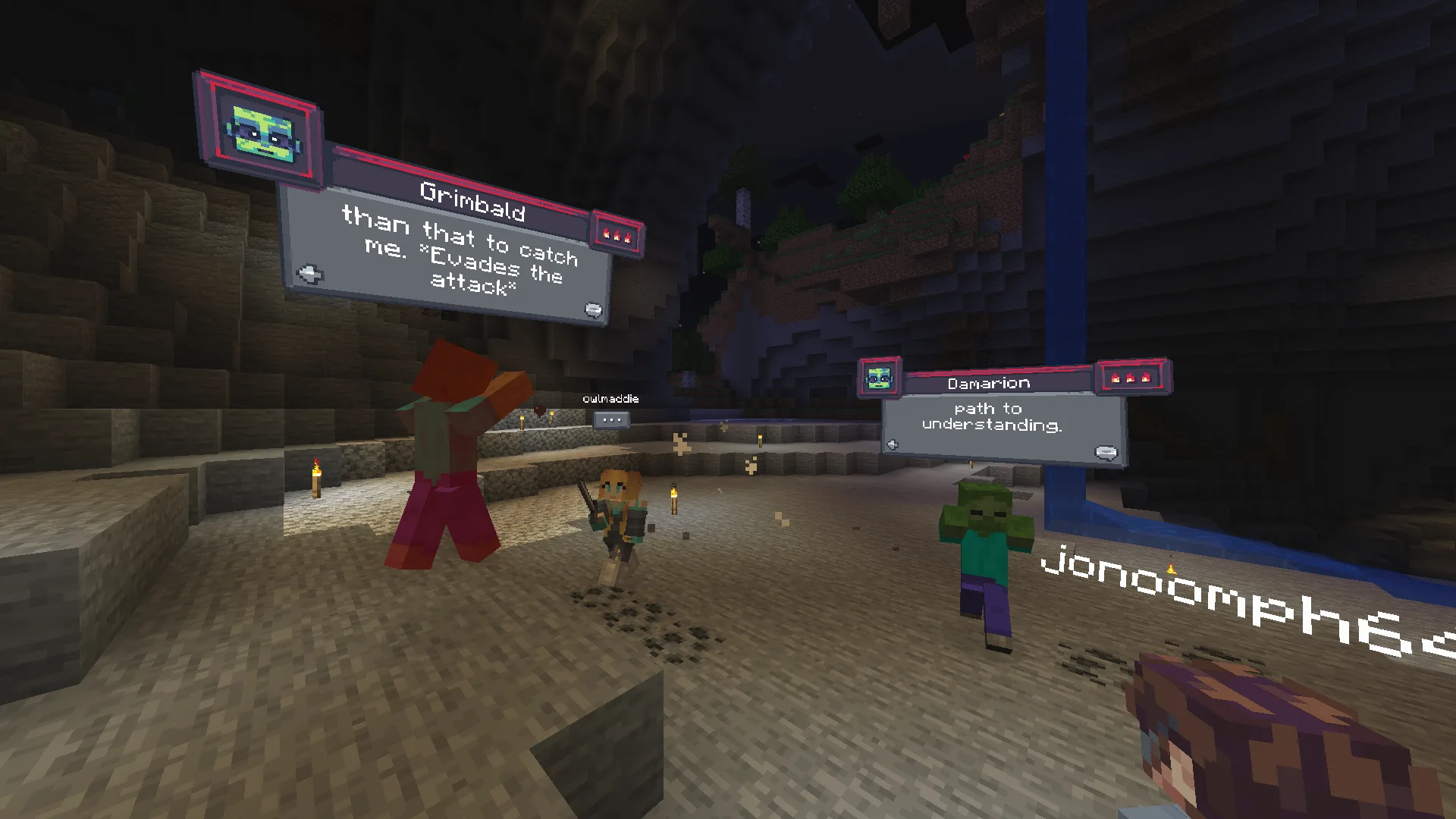1456x819 pixels.
Task: Expand the pending message above owlmaddie's head
Action: [611, 419]
